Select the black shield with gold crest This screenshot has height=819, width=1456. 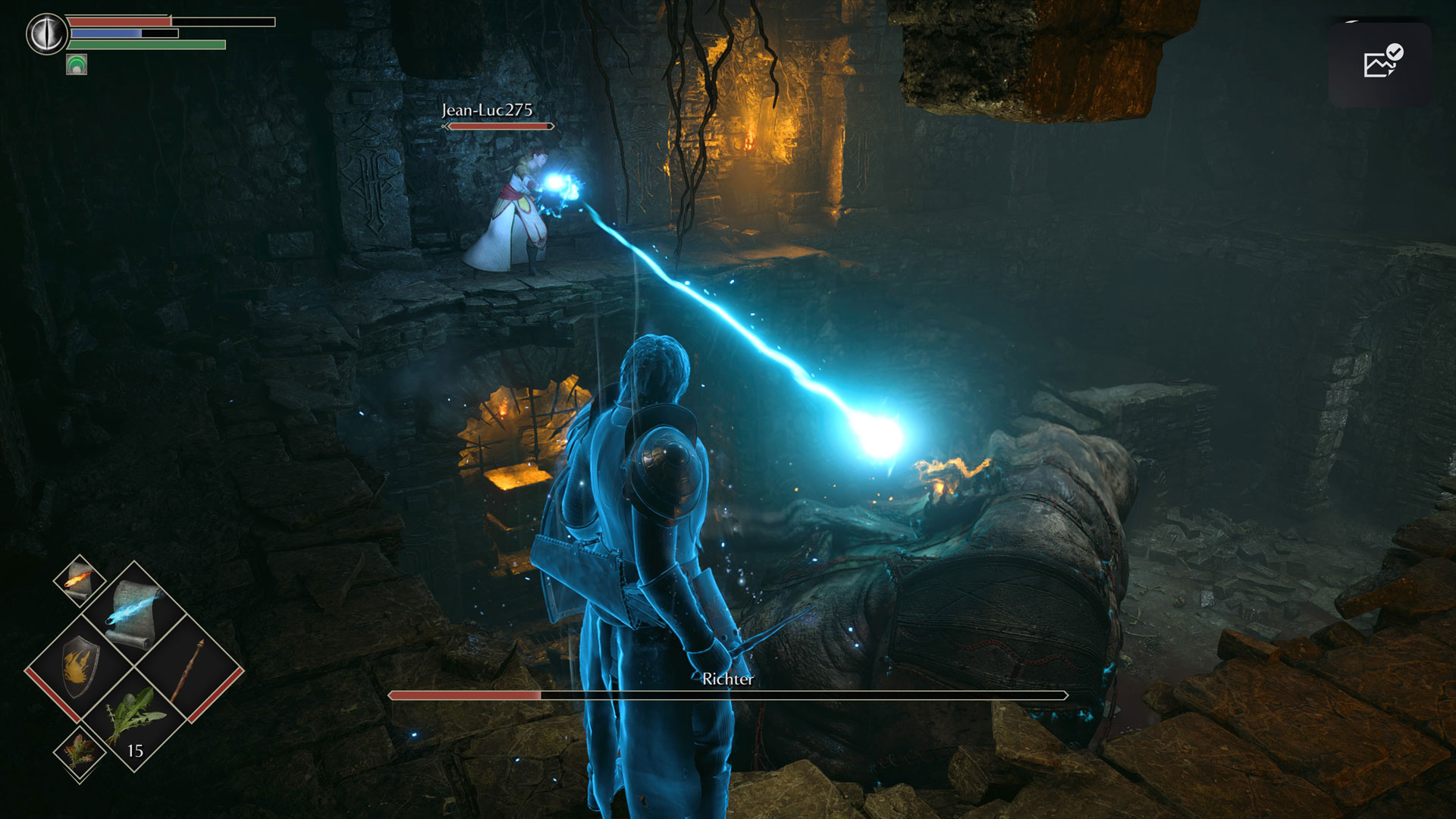[x=80, y=666]
